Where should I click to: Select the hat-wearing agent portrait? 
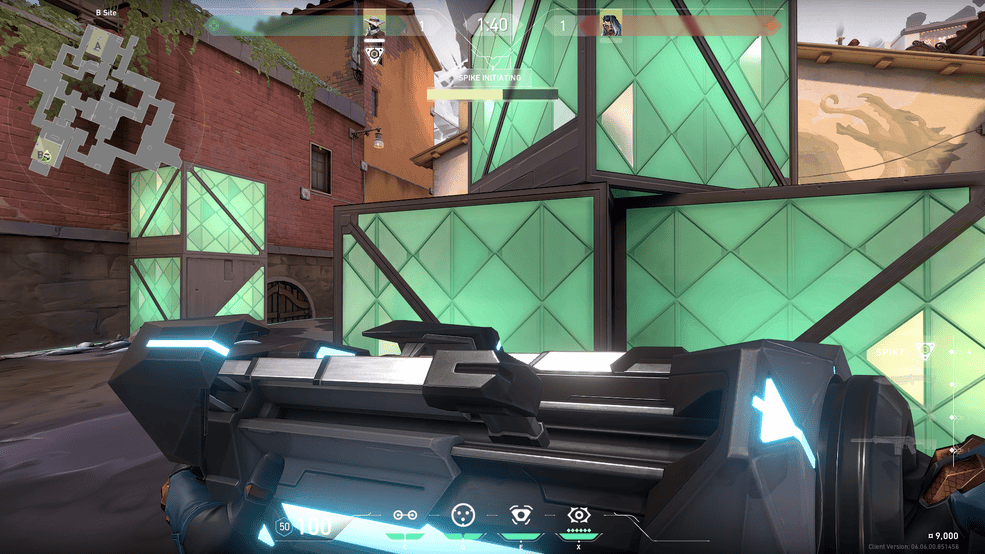[x=374, y=24]
